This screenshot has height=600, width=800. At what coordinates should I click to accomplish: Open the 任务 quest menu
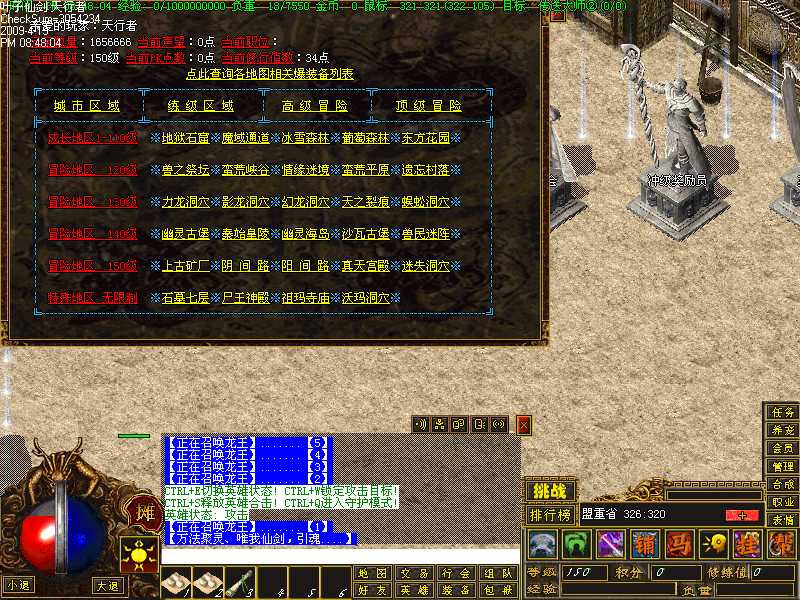(x=782, y=412)
